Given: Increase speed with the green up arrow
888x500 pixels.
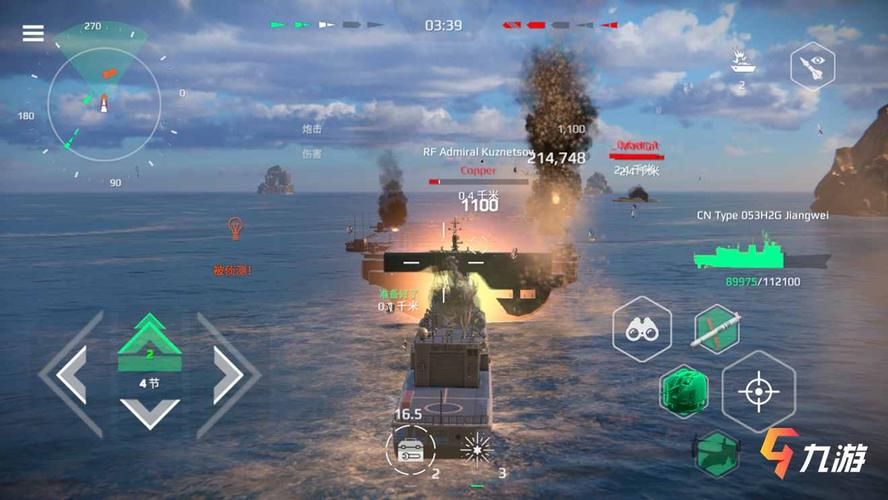Looking at the screenshot, I should (x=149, y=339).
